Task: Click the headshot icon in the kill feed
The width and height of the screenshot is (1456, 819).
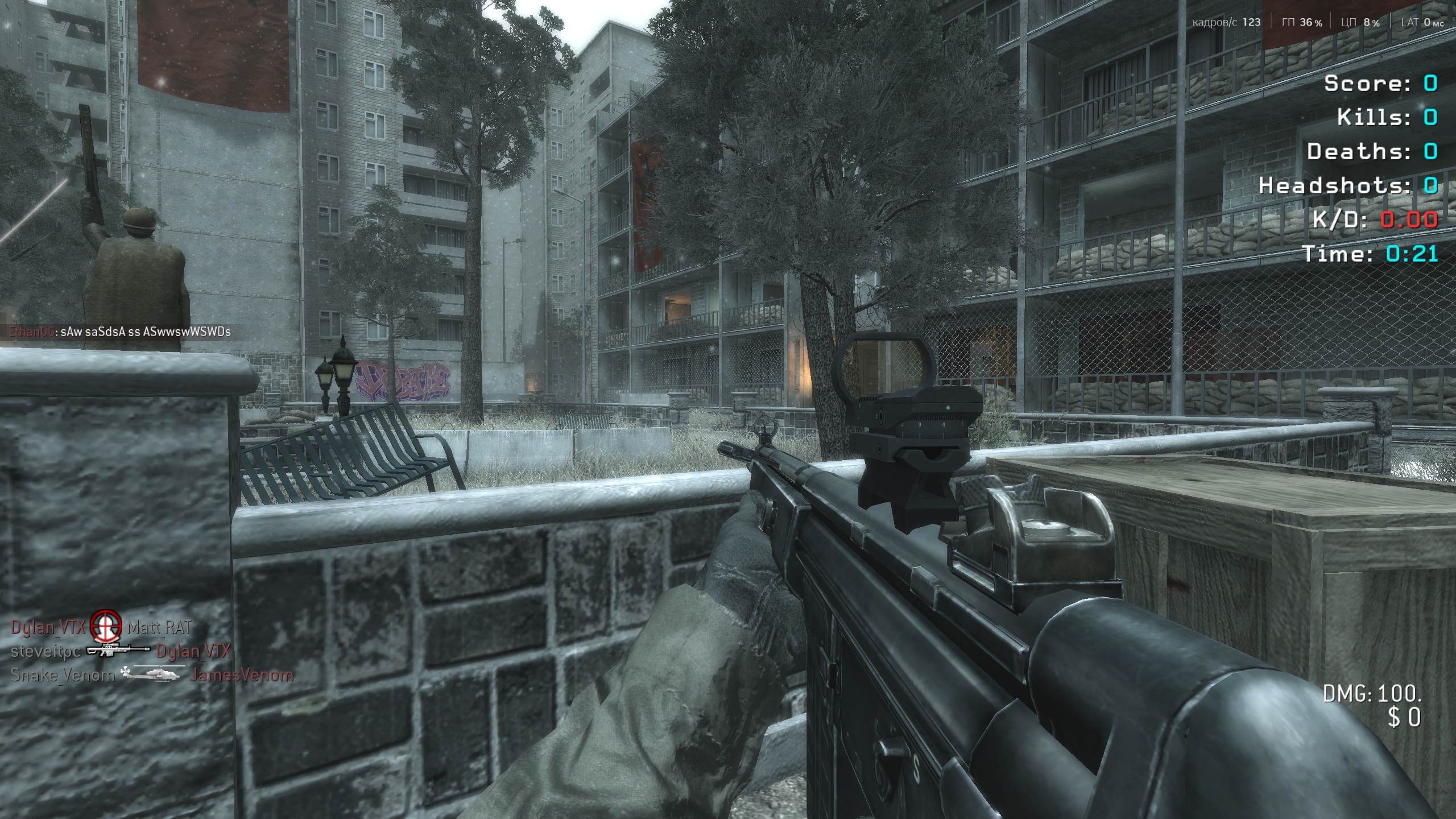Action: [106, 626]
